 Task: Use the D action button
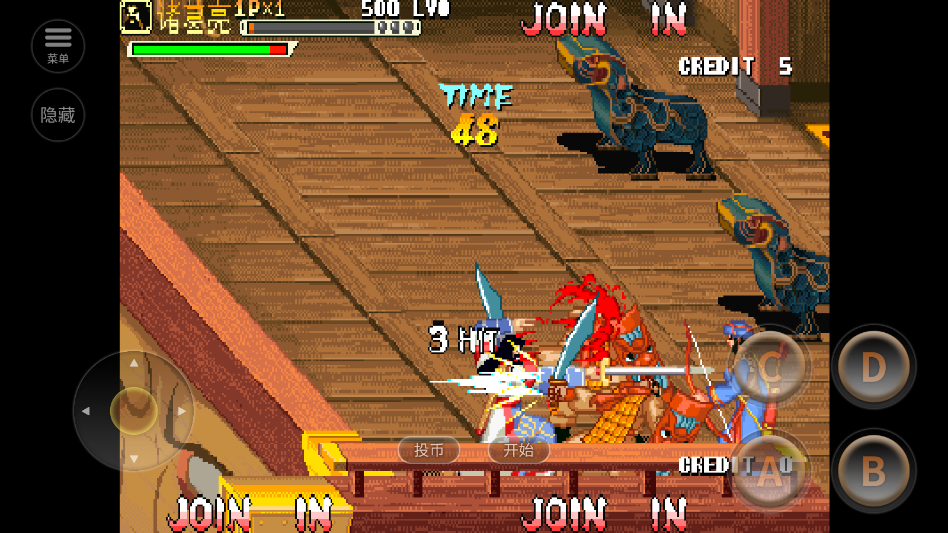(x=873, y=367)
